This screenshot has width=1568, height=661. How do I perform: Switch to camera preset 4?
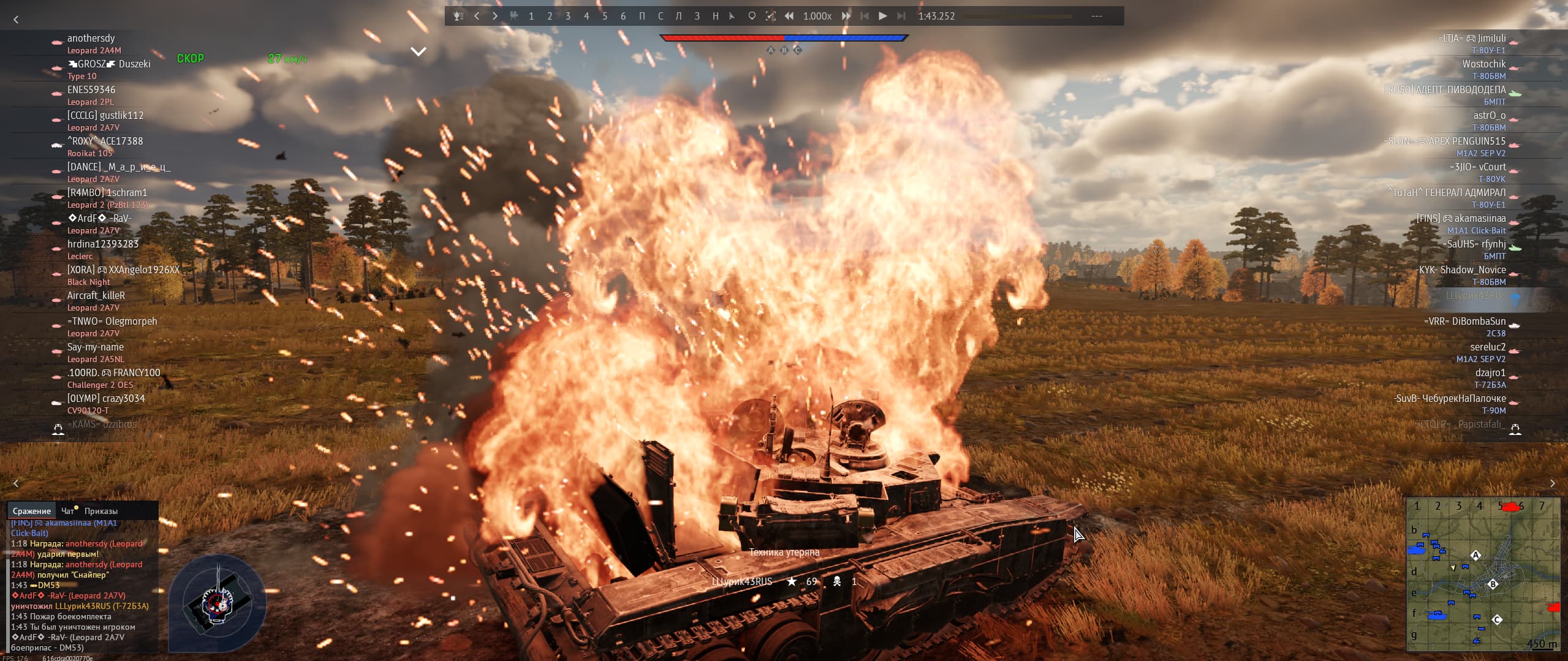tap(586, 16)
